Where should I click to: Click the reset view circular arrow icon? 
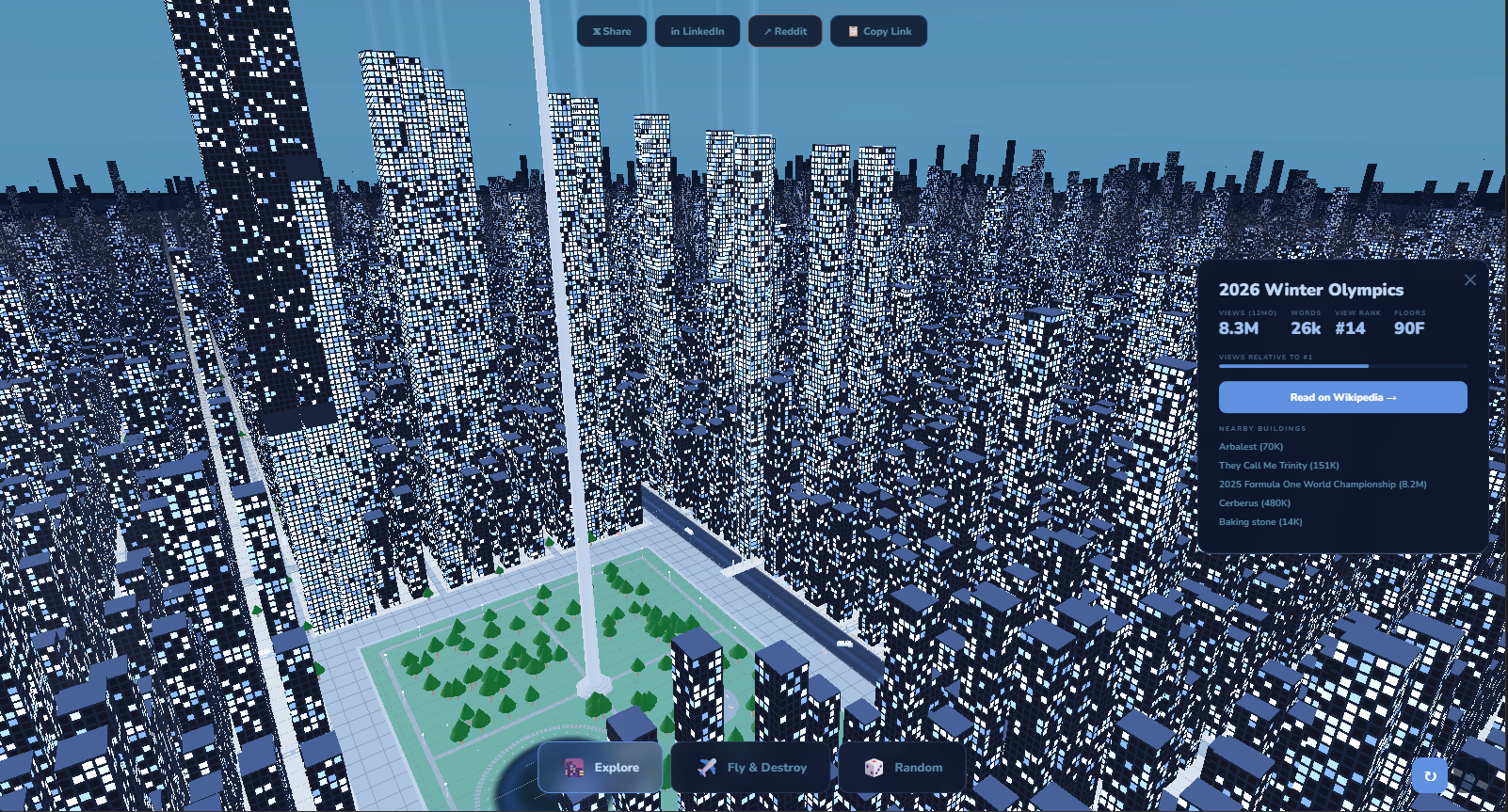pyautogui.click(x=1432, y=774)
